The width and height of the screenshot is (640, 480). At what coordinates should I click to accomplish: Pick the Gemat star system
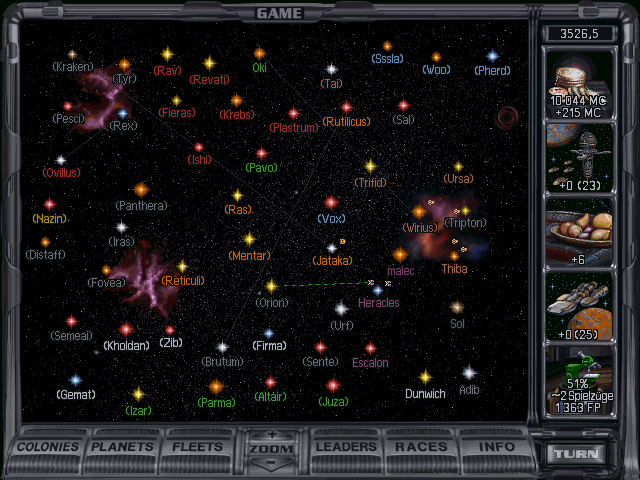coord(75,381)
